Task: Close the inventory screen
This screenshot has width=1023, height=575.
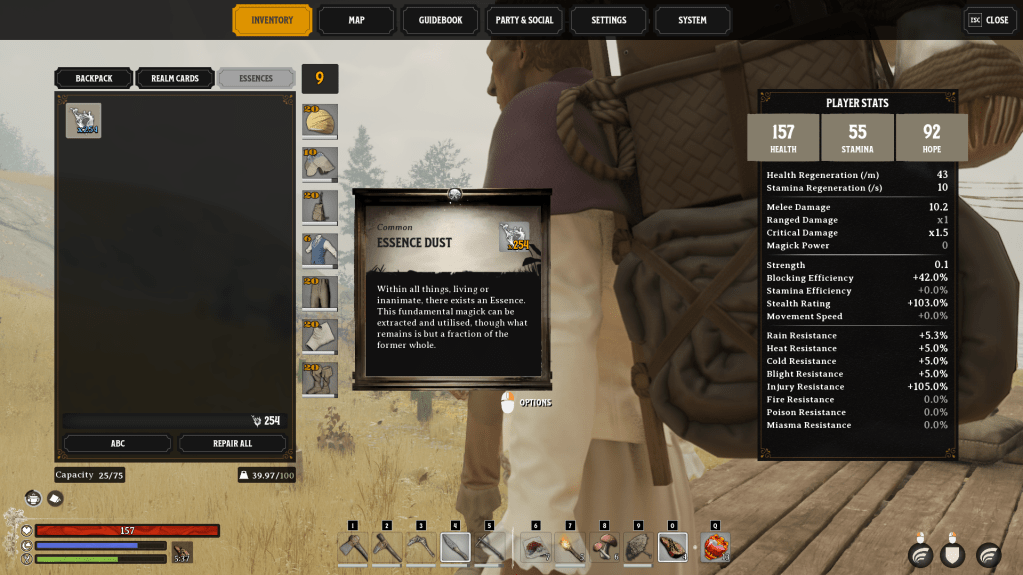Action: click(988, 20)
